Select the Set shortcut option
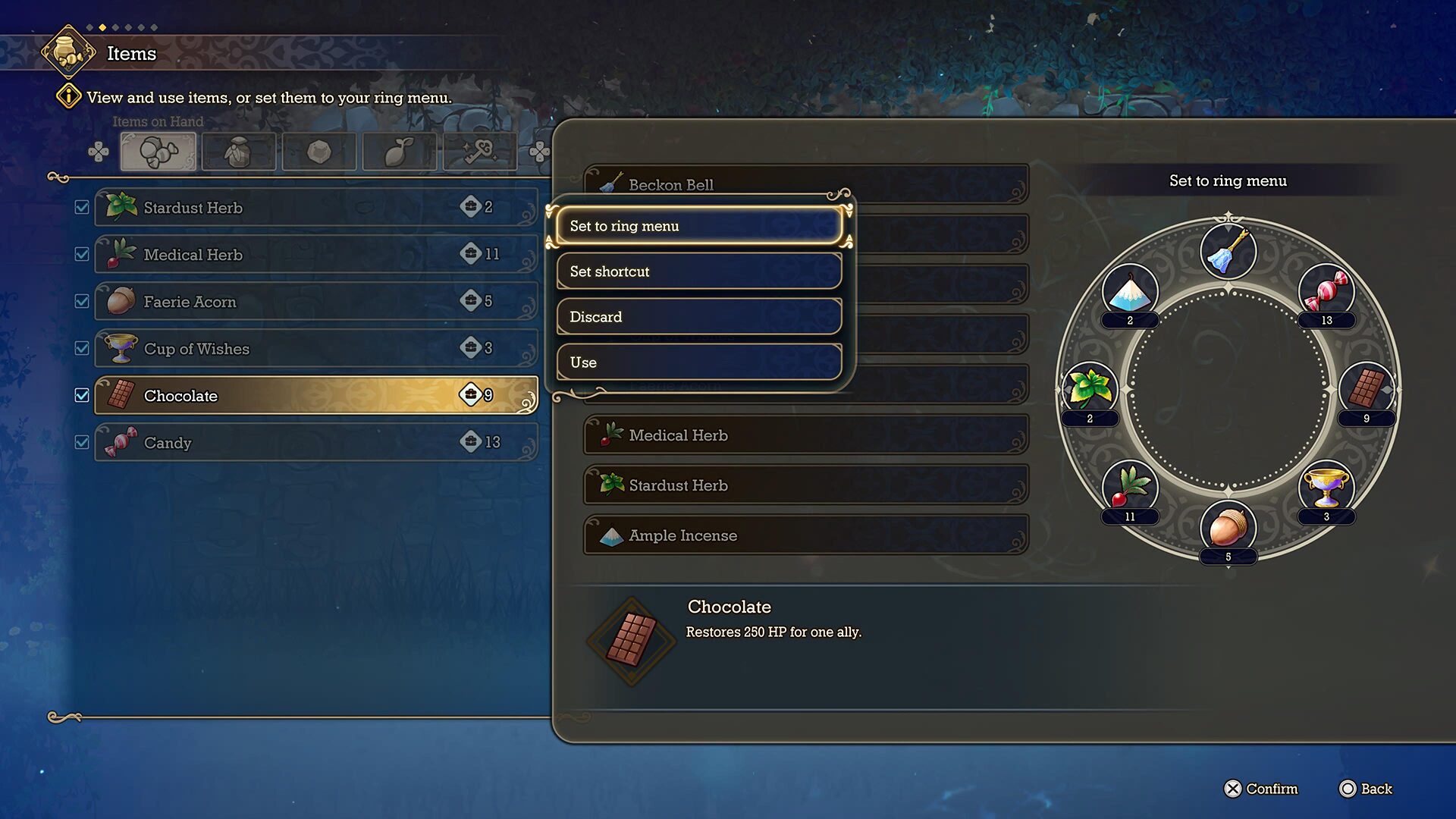The image size is (1456, 819). point(698,271)
